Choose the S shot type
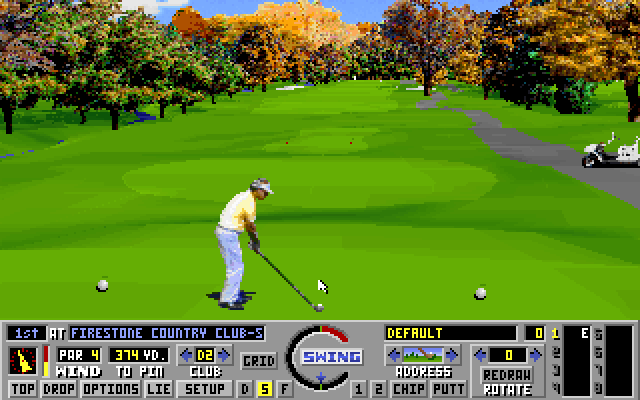The width and height of the screenshot is (640, 400). [x=265, y=388]
